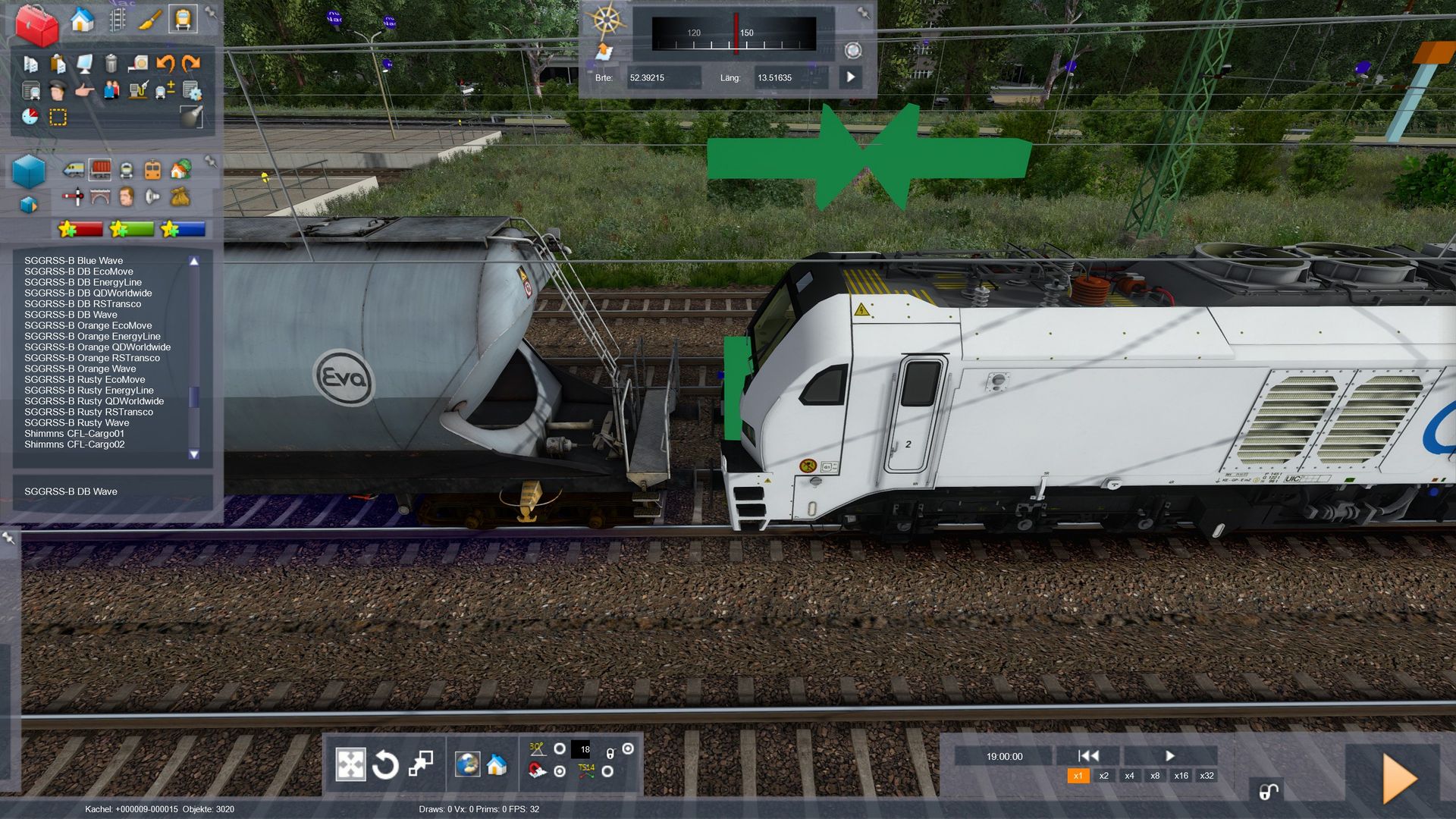Choose Shimmns CFL-Cargo01 in the asset list
1456x819 pixels.
coord(74,434)
